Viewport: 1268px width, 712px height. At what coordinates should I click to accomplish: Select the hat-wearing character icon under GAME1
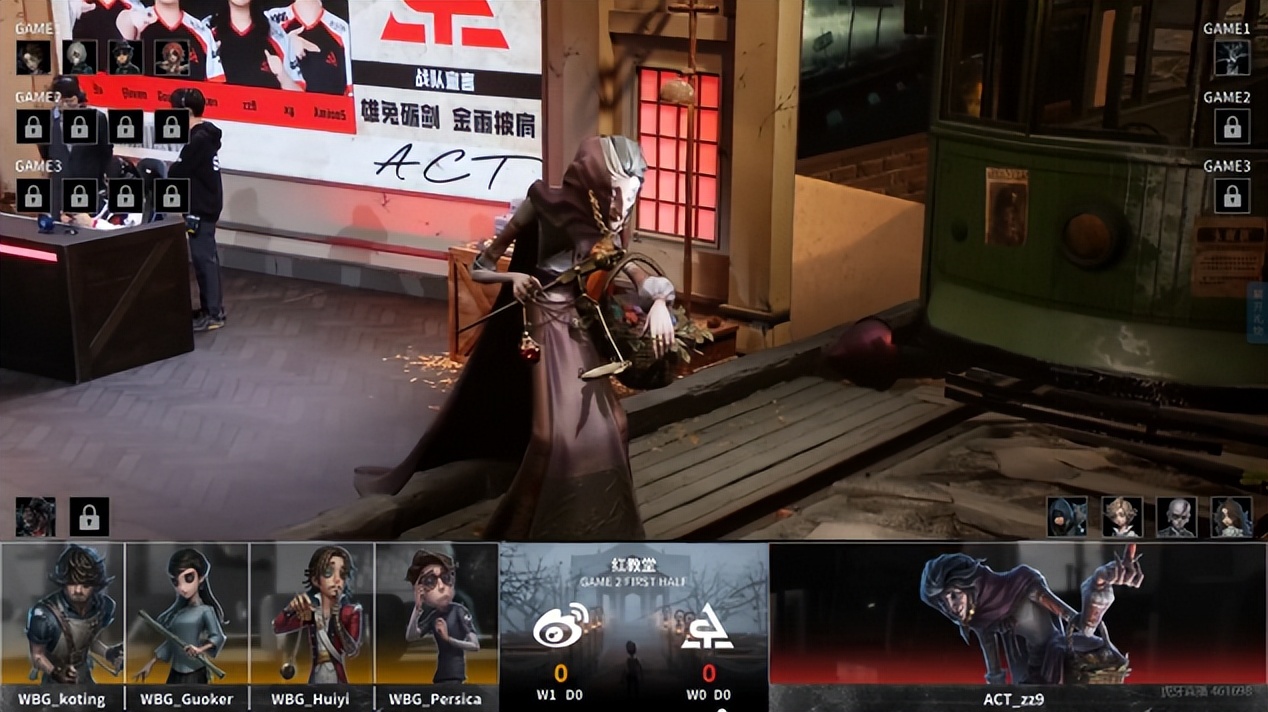point(125,57)
